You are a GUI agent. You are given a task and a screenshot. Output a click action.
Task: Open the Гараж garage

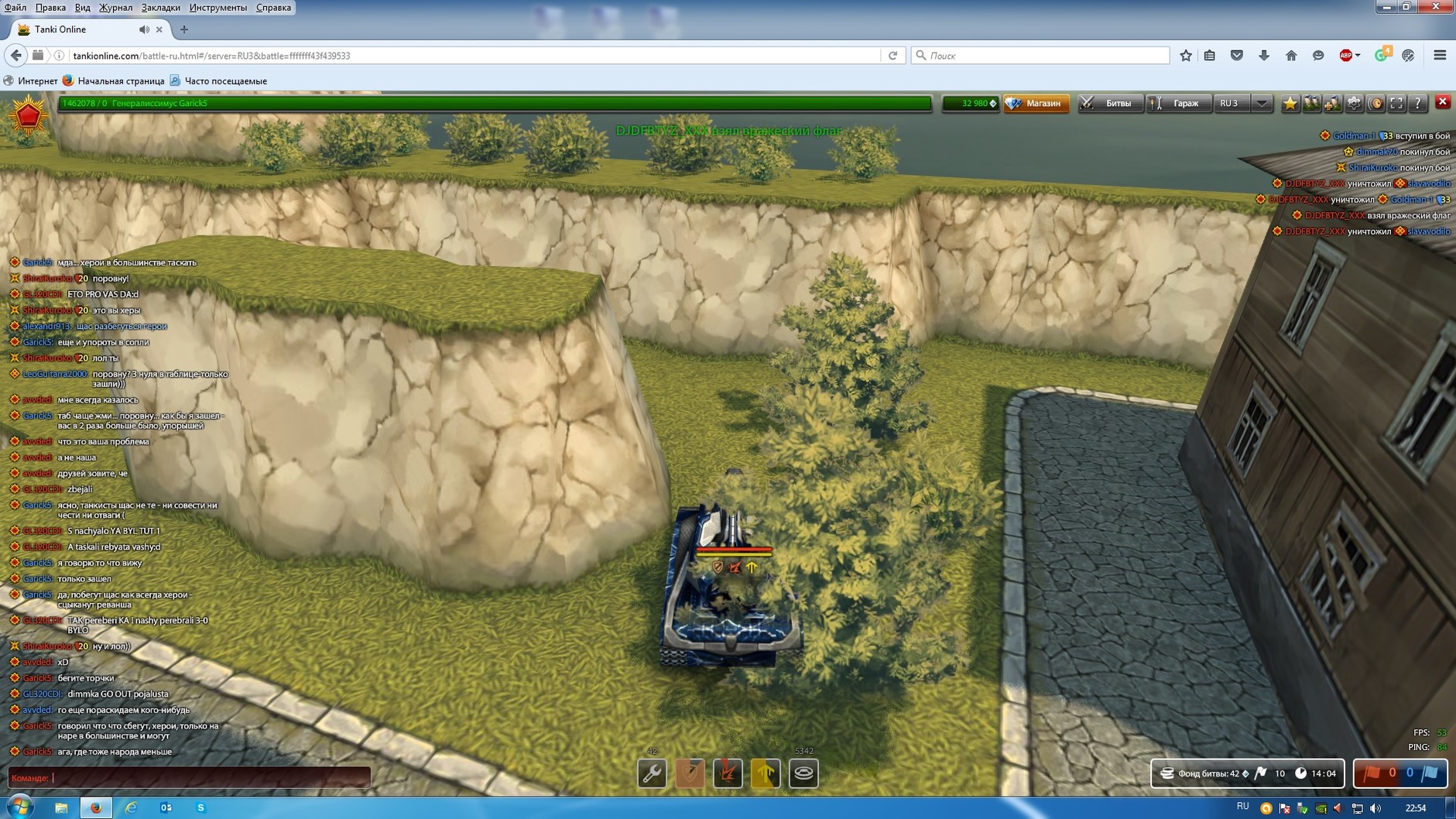[1178, 103]
